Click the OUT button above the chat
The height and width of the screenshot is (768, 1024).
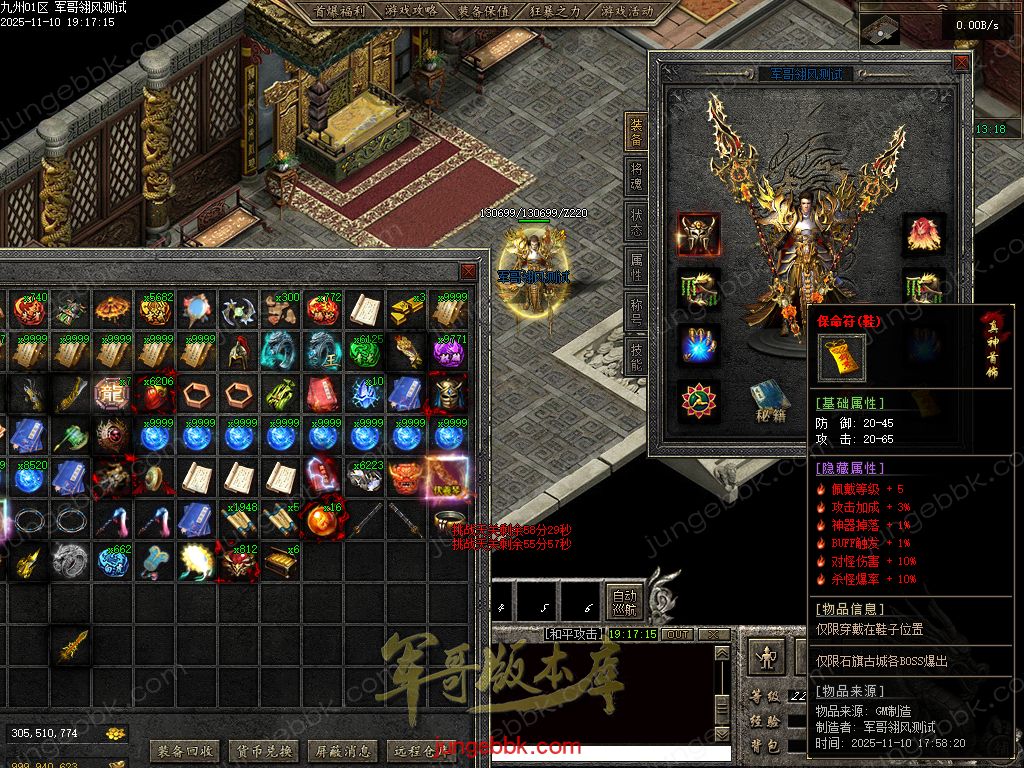tap(678, 634)
